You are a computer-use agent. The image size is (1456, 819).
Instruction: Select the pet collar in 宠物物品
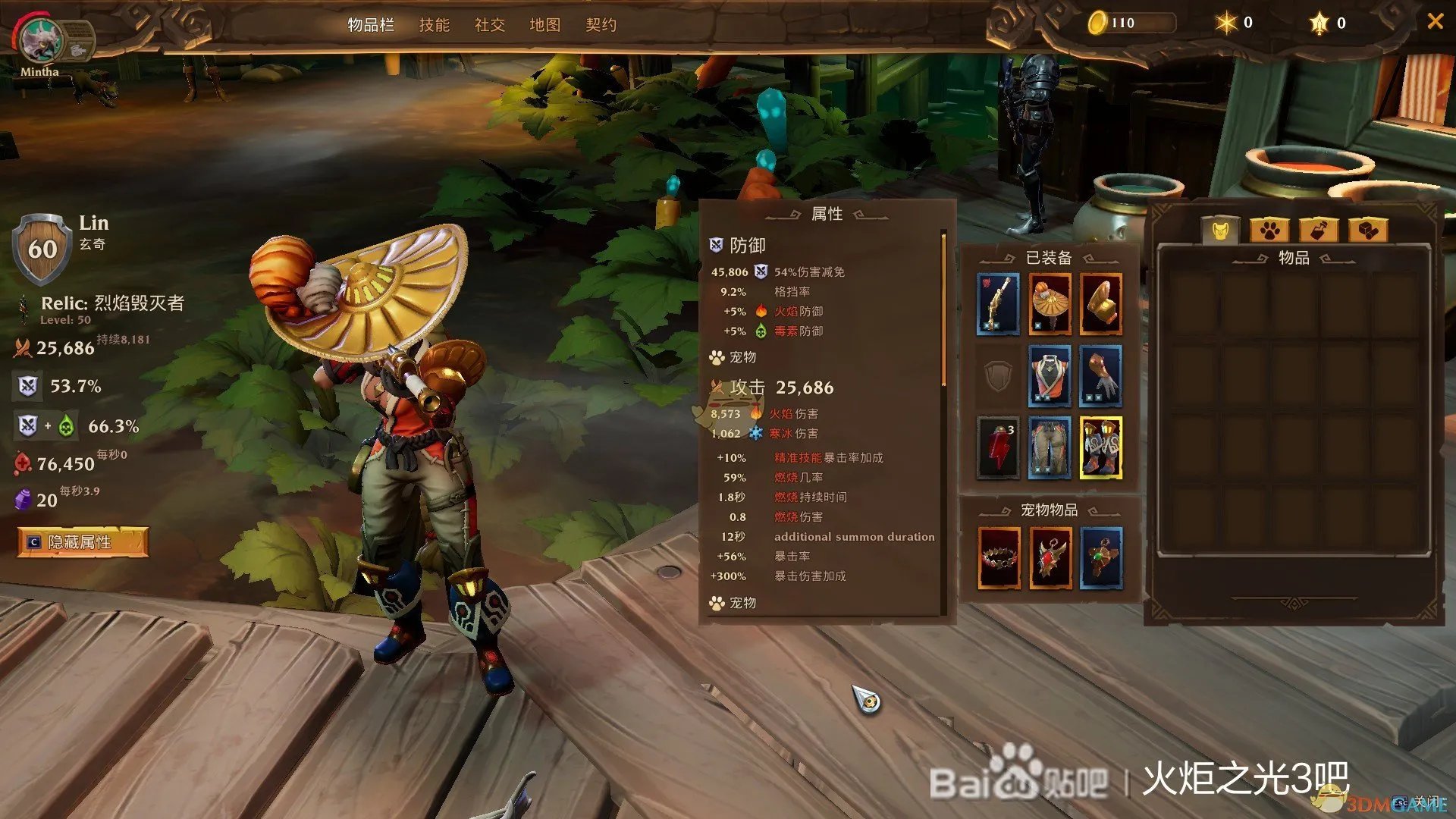pos(998,560)
